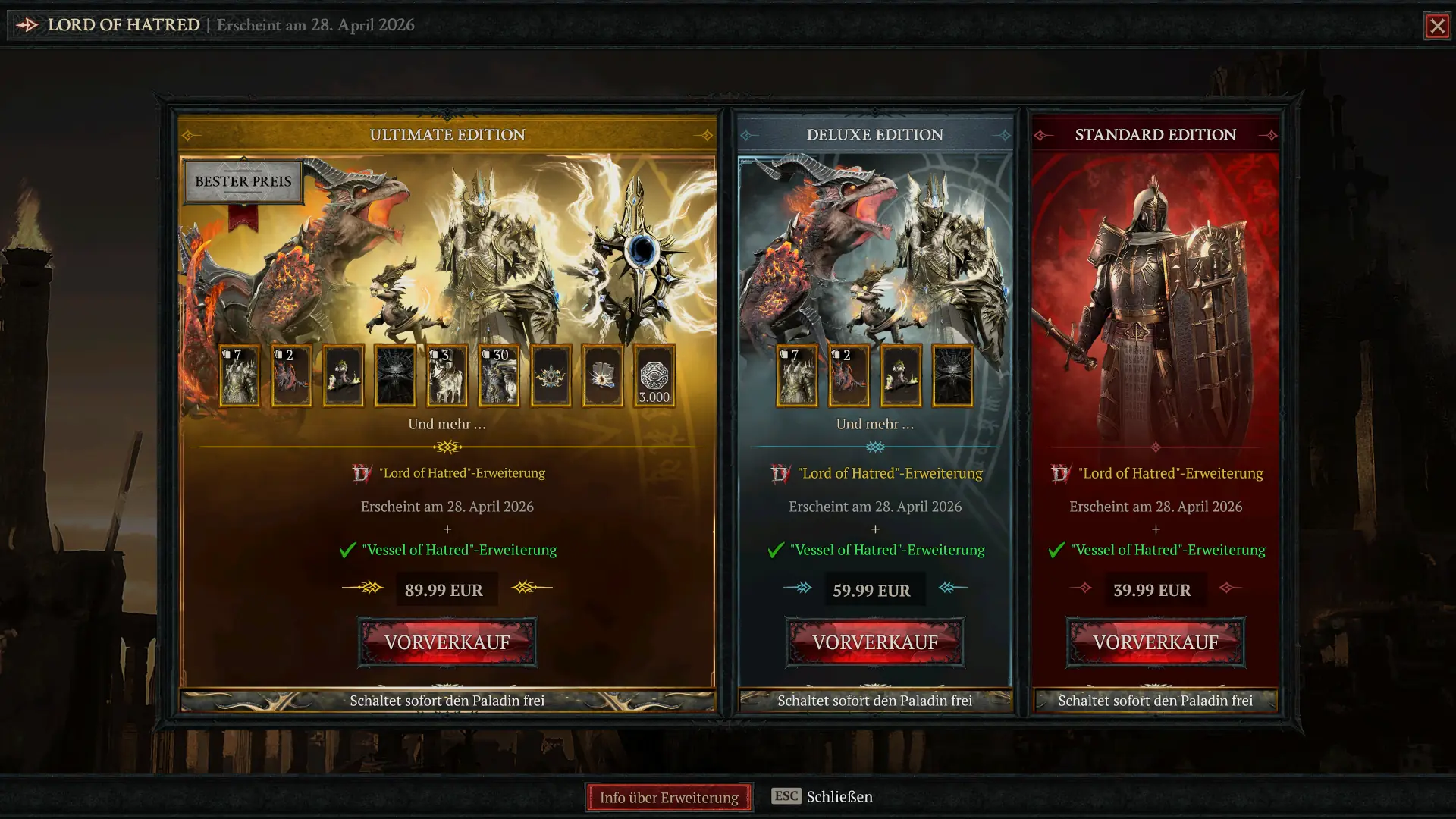The width and height of the screenshot is (1456, 819).
Task: View the pet card in Deluxe Edition
Action: pyautogui.click(x=900, y=374)
